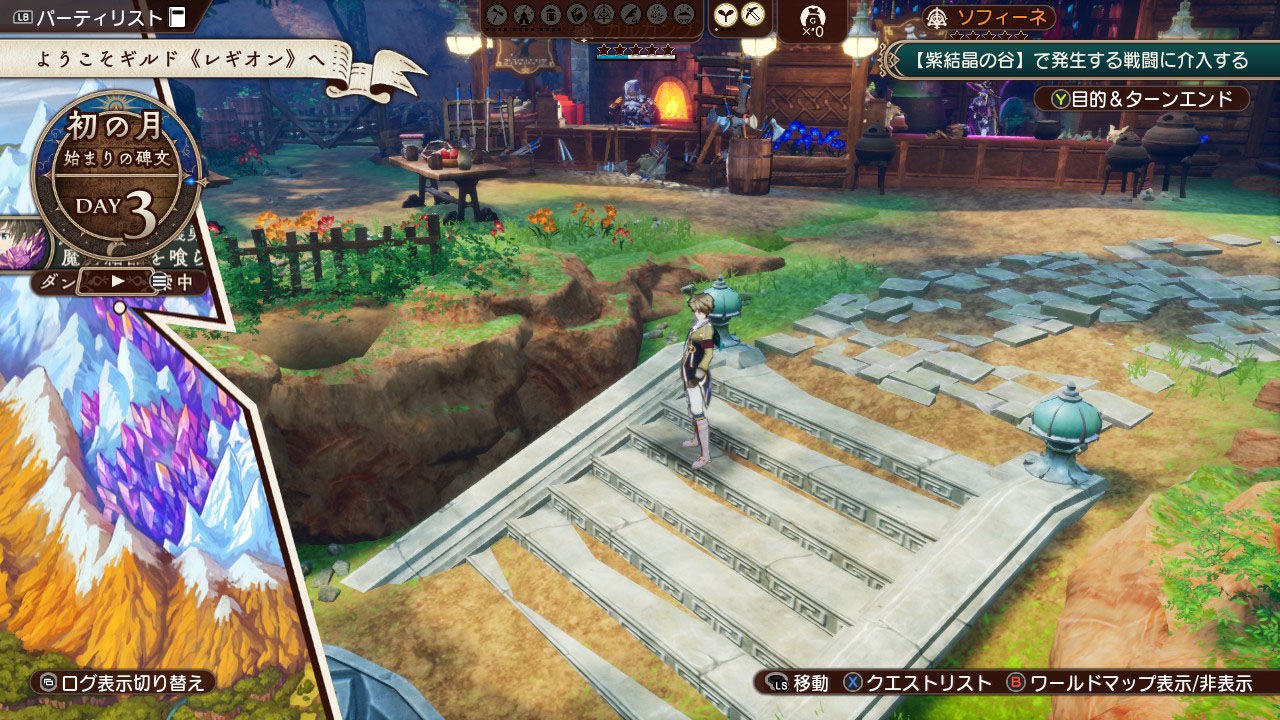Screen dimensions: 1280x720
Task: Select the sprout gathering icon
Action: (x=728, y=15)
